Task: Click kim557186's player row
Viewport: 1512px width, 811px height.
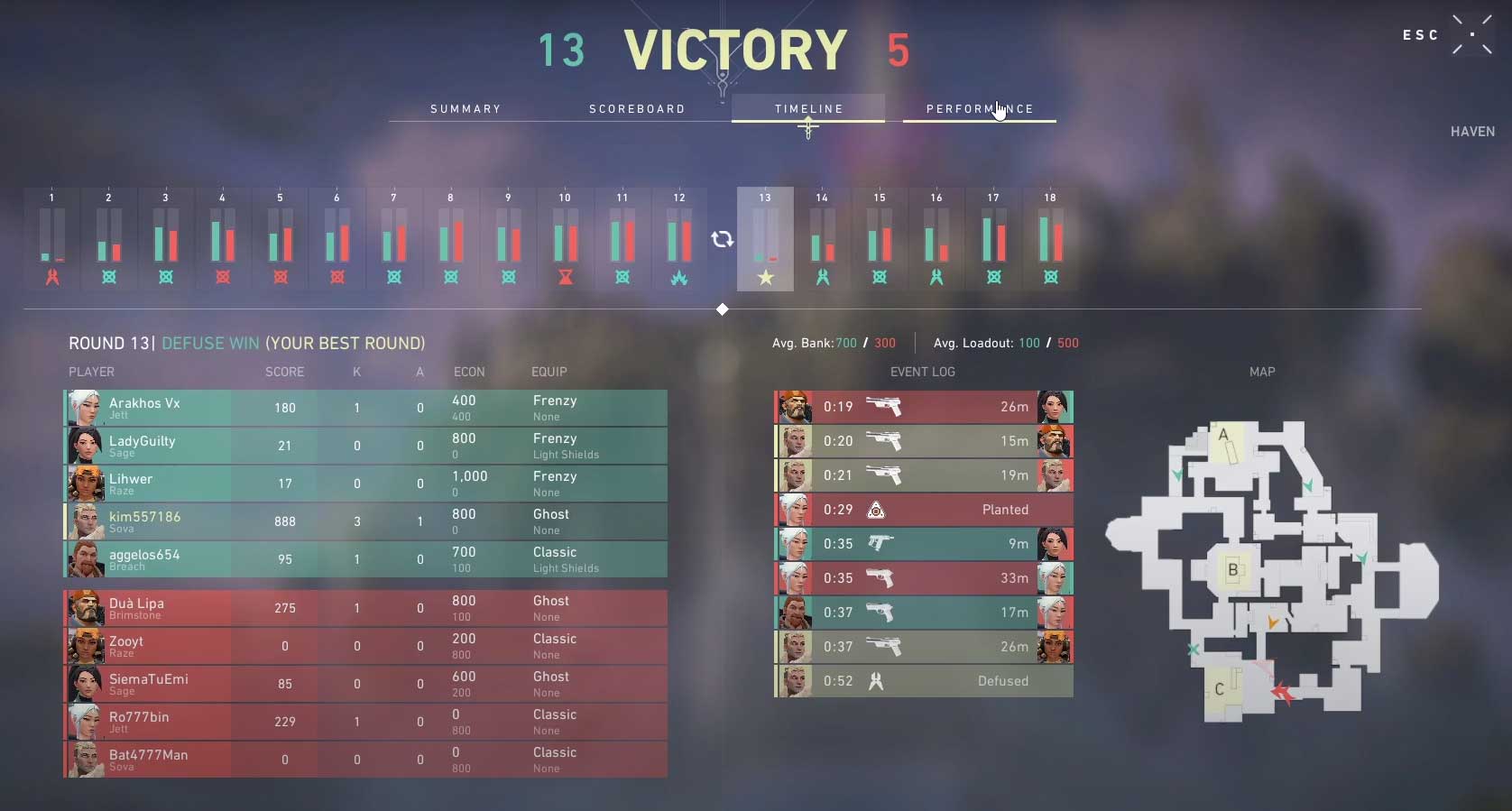Action: [365, 521]
